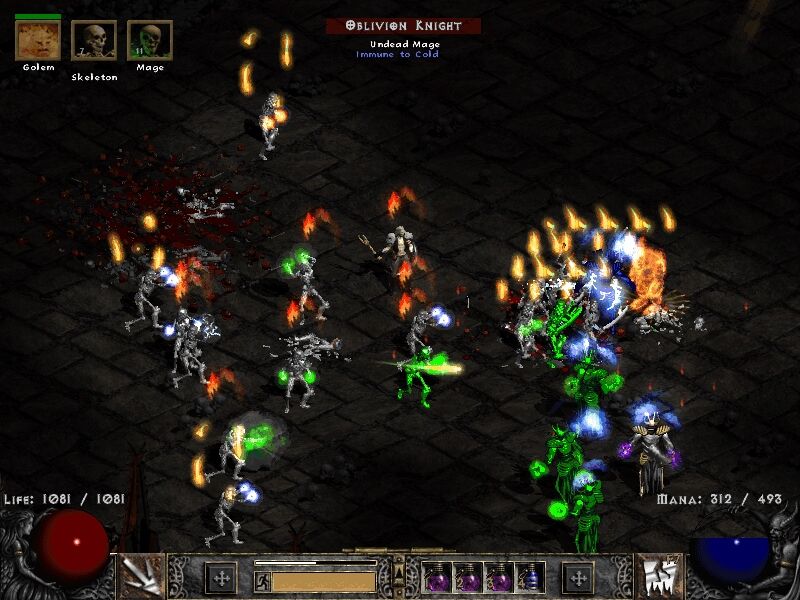Click the Skeleton minion portrait
Screen dimensions: 800x600
pyautogui.click(x=94, y=41)
